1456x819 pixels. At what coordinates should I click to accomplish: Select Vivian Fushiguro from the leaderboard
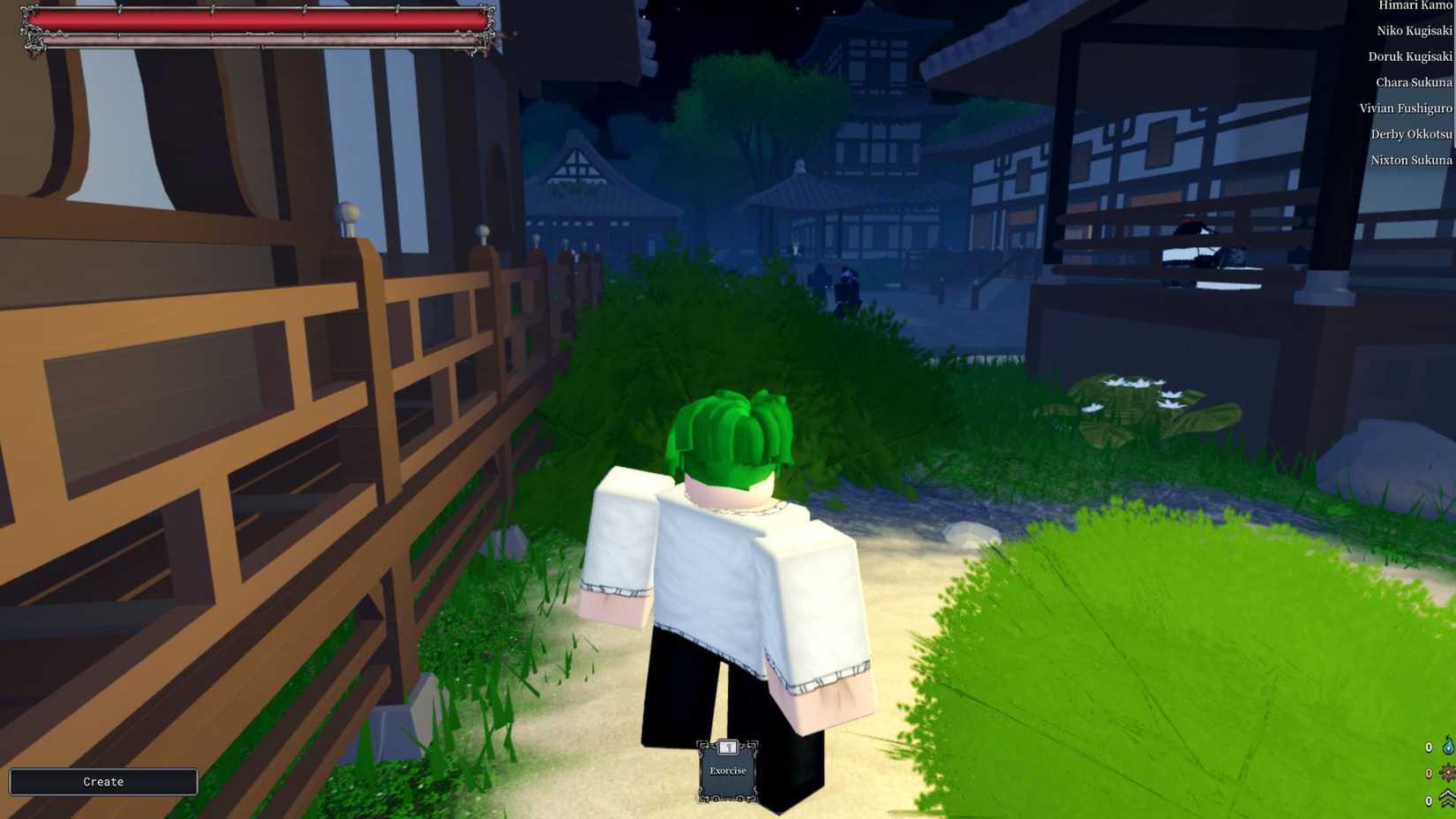(1407, 108)
